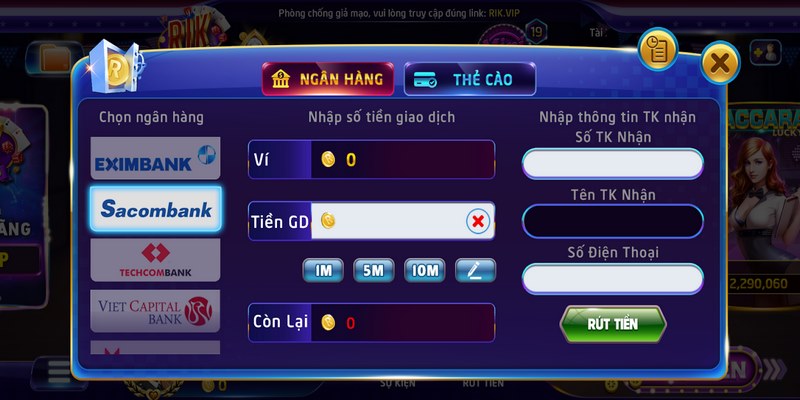The height and width of the screenshot is (400, 800).
Task: Clear the Tiền GD amount with red X
Action: pos(478,221)
